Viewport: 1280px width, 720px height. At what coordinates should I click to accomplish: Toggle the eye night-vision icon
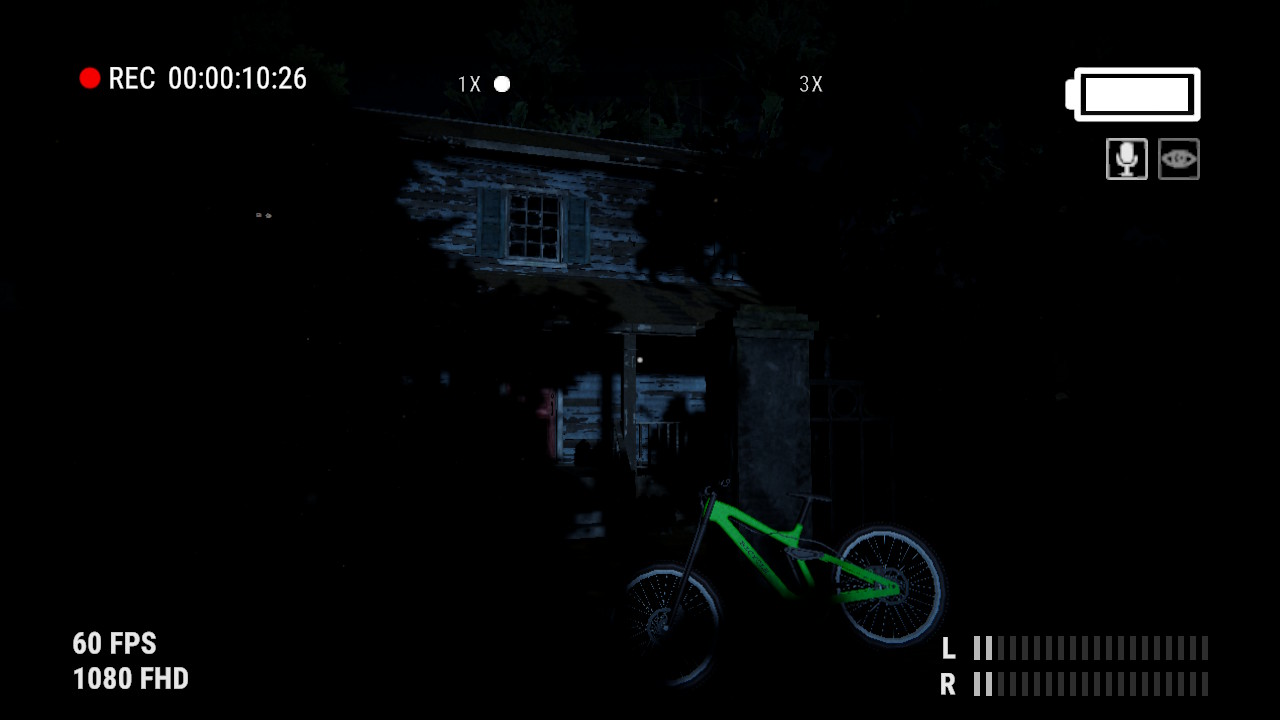pos(1178,159)
